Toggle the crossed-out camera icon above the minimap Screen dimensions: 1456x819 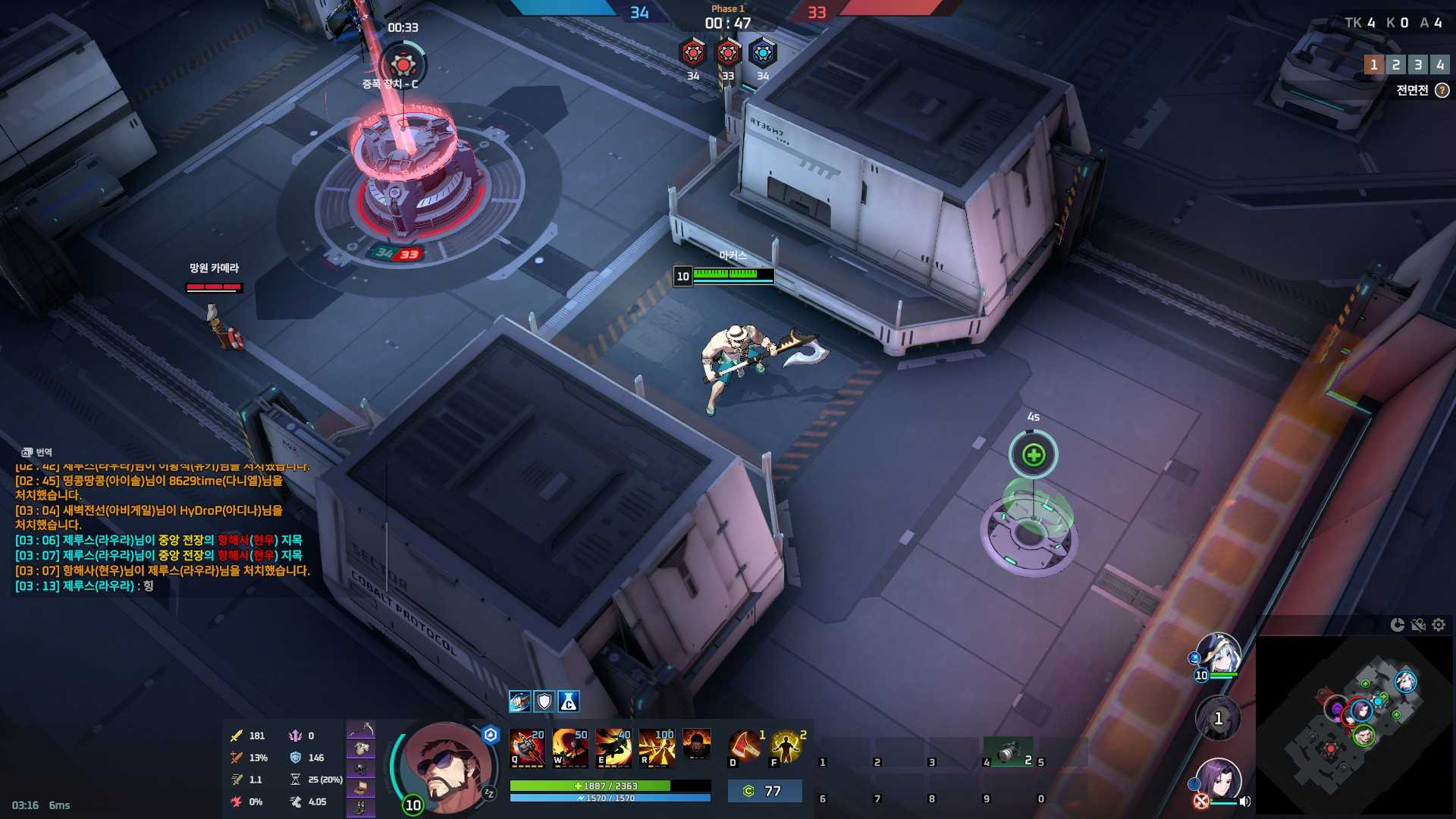[1418, 625]
